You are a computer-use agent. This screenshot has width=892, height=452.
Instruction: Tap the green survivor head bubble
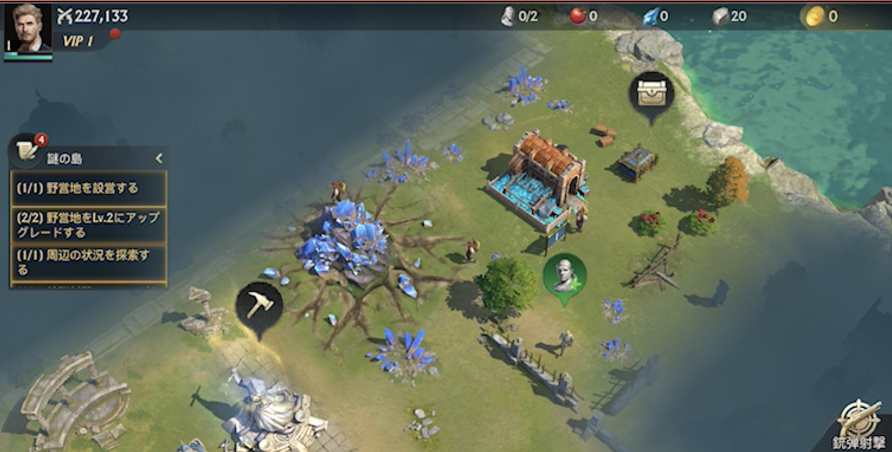pyautogui.click(x=564, y=273)
